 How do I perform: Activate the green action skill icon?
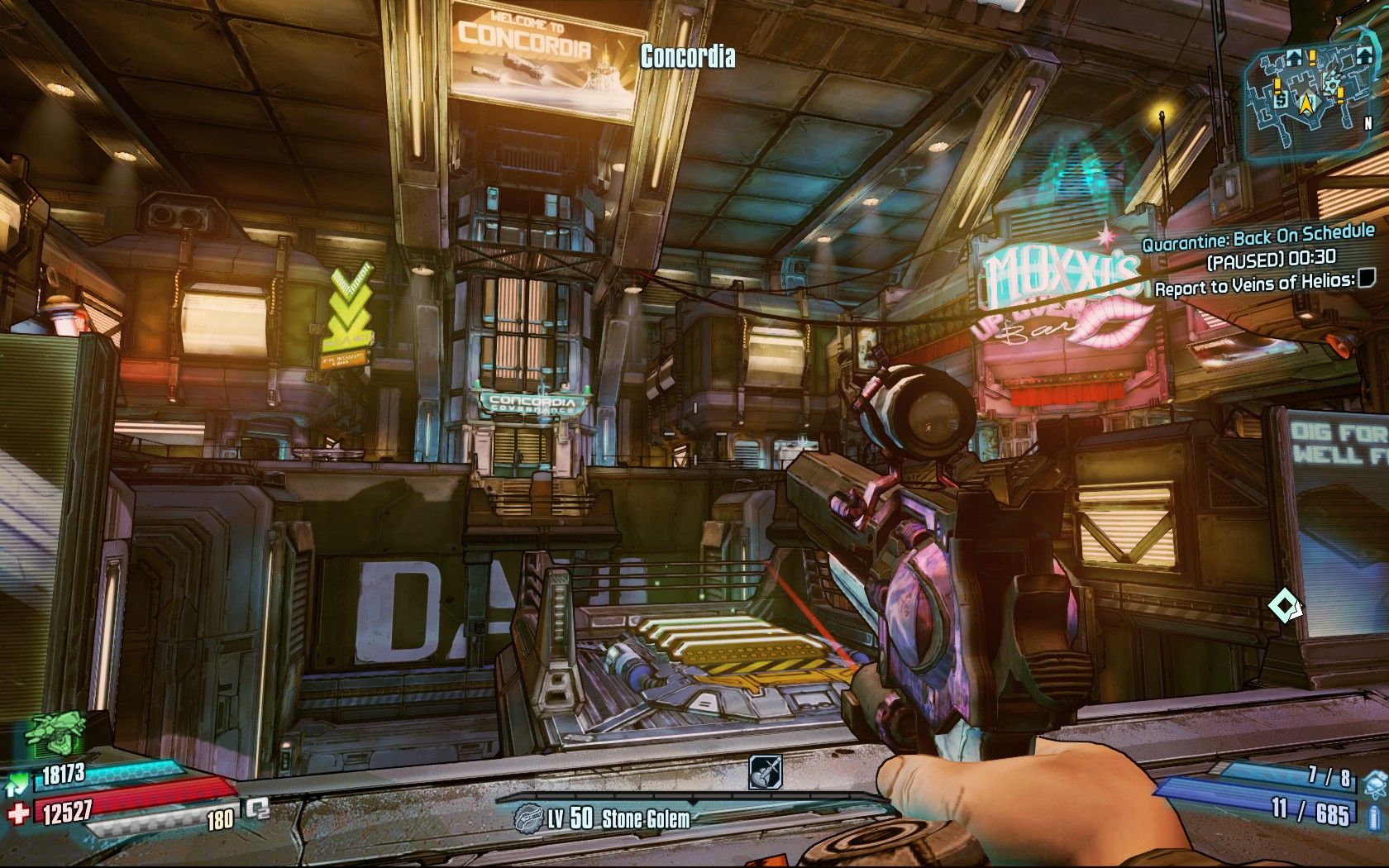pos(56,736)
